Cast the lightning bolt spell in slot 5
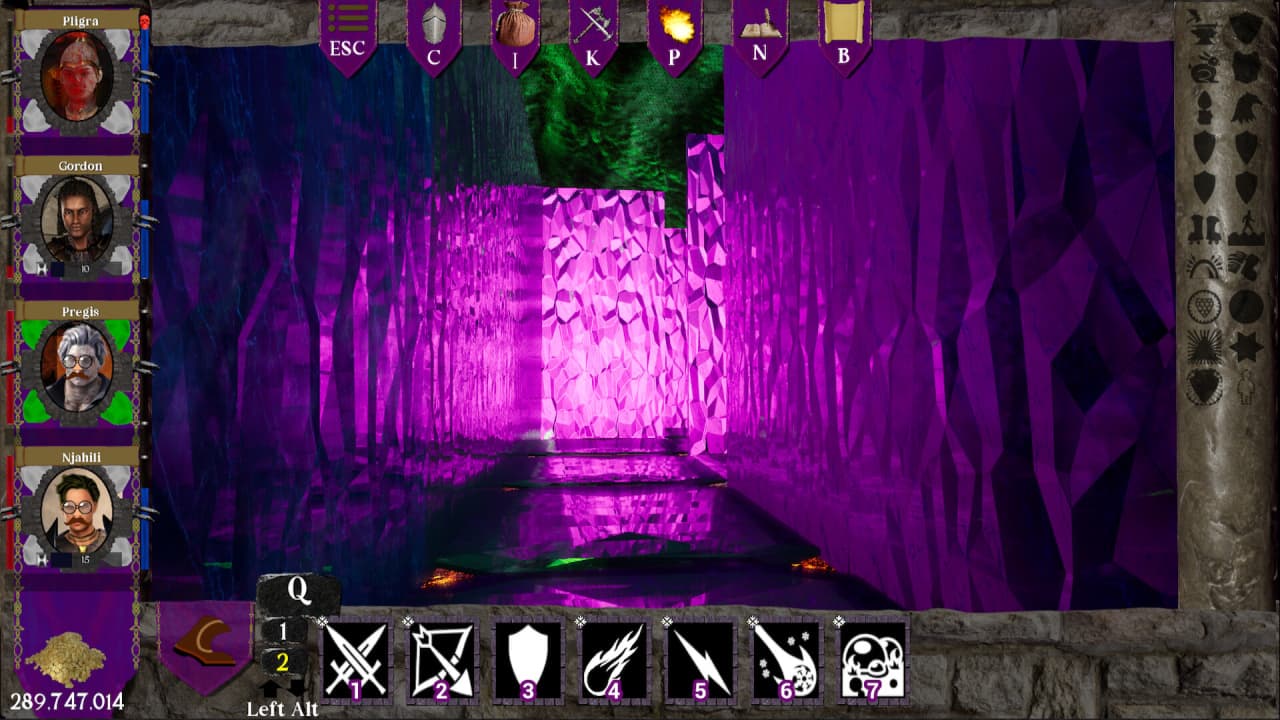The height and width of the screenshot is (720, 1280). pos(700,660)
